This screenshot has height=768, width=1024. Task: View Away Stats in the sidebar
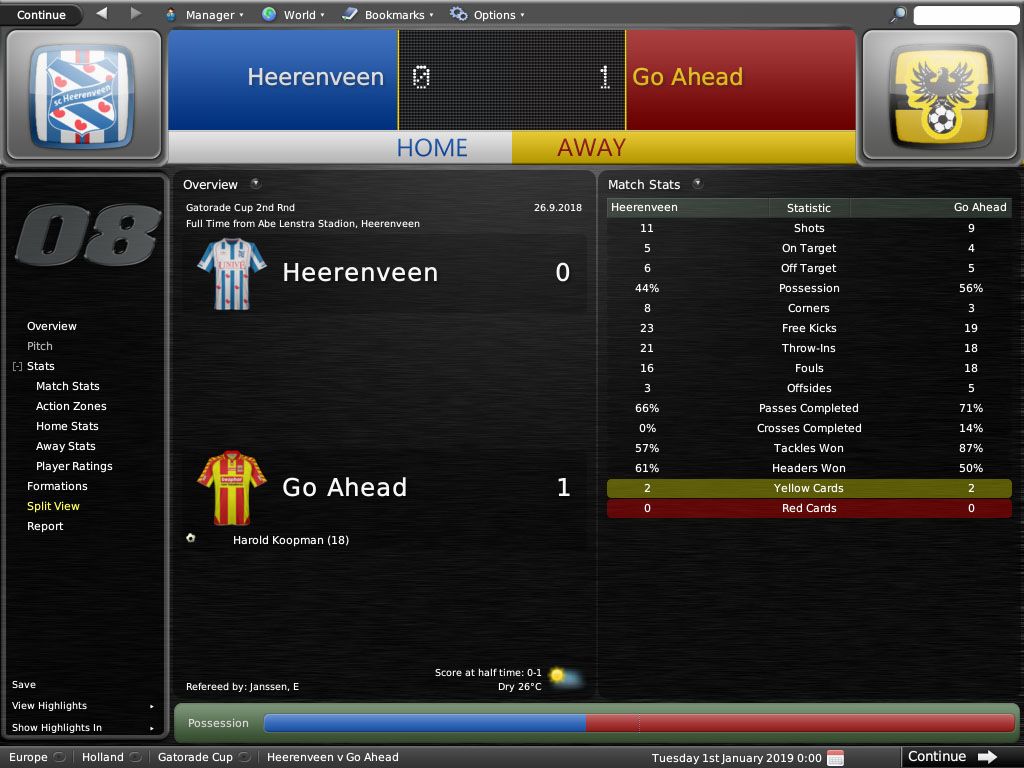(66, 446)
